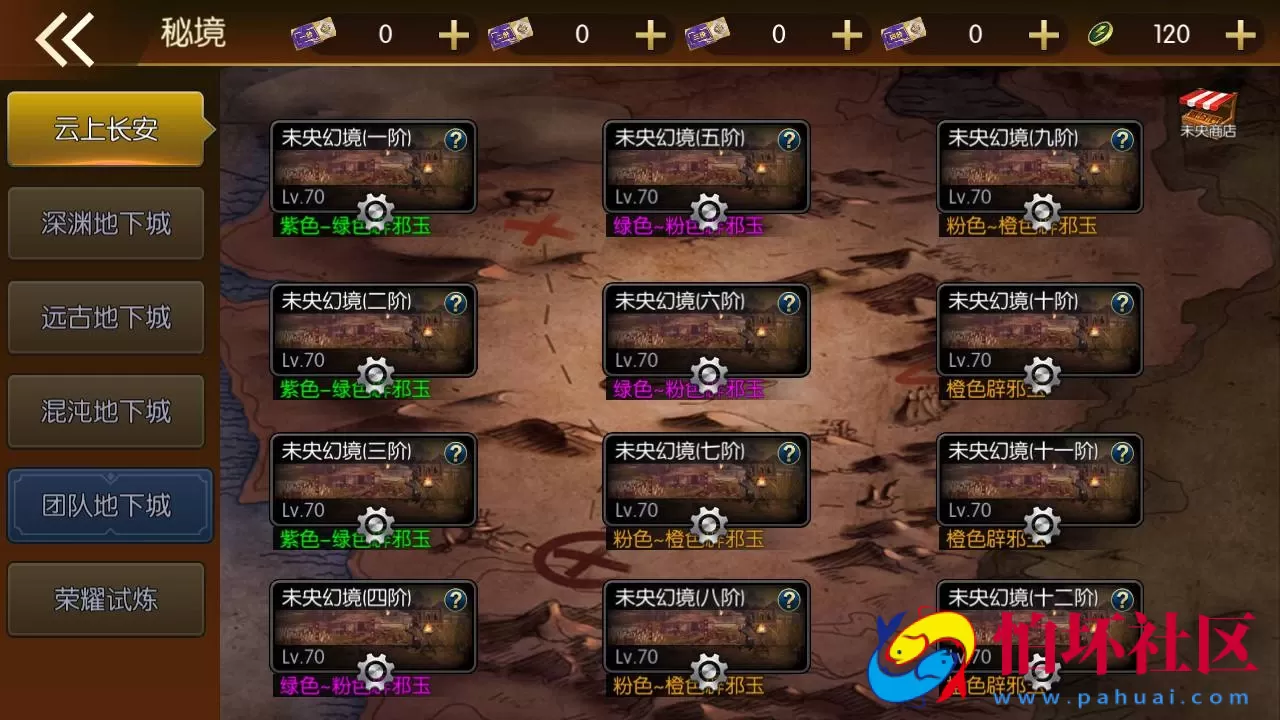Open help for 未央幻境(一阶)
This screenshot has width=1280, height=720.
tap(456, 141)
